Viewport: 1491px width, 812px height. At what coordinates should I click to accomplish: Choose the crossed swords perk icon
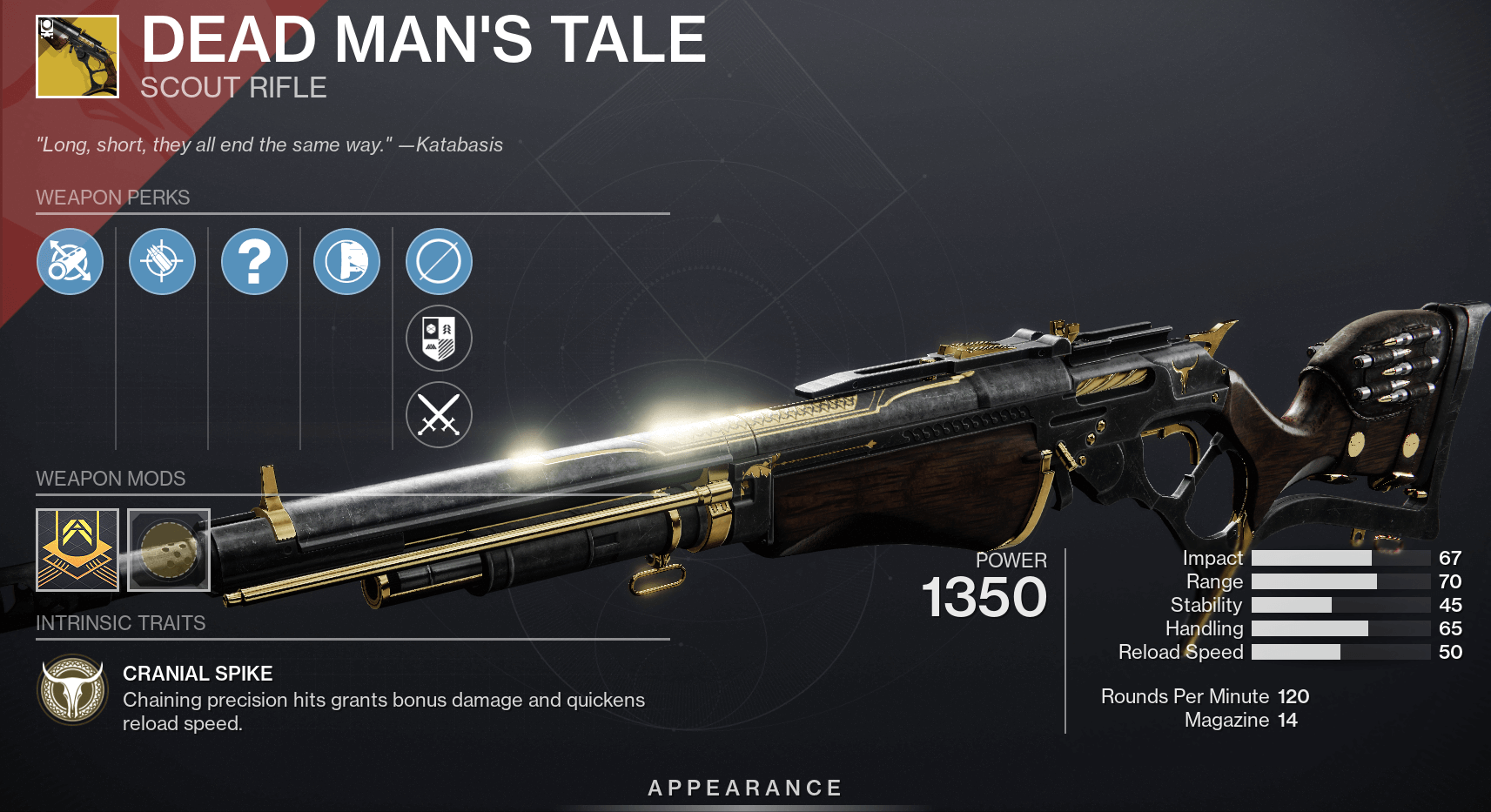(439, 414)
